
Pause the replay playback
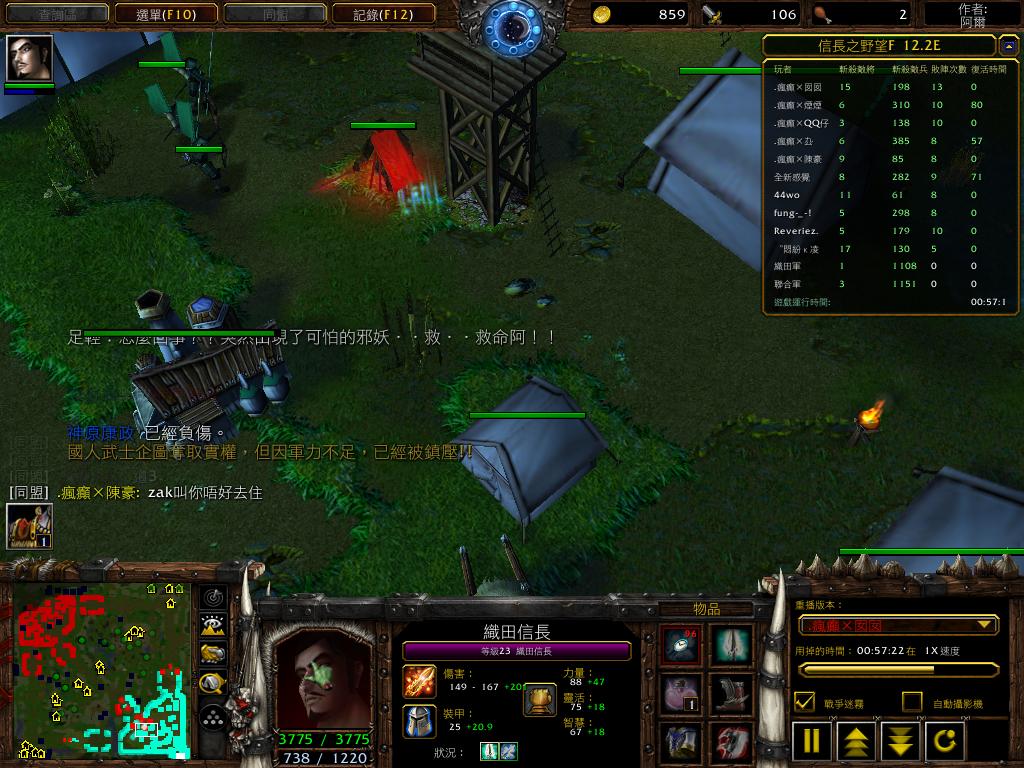(x=812, y=741)
